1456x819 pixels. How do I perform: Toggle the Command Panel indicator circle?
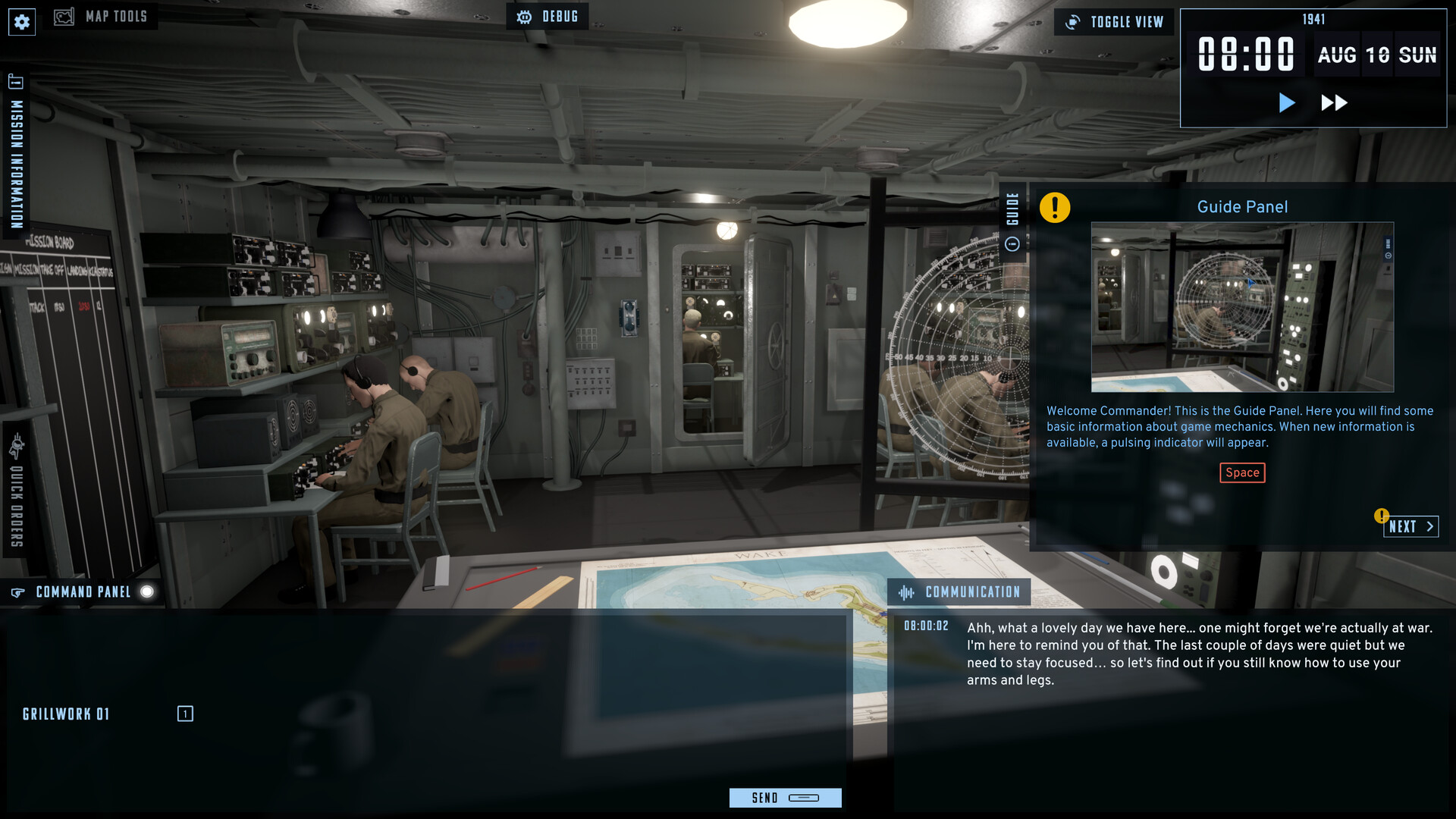pos(149,591)
